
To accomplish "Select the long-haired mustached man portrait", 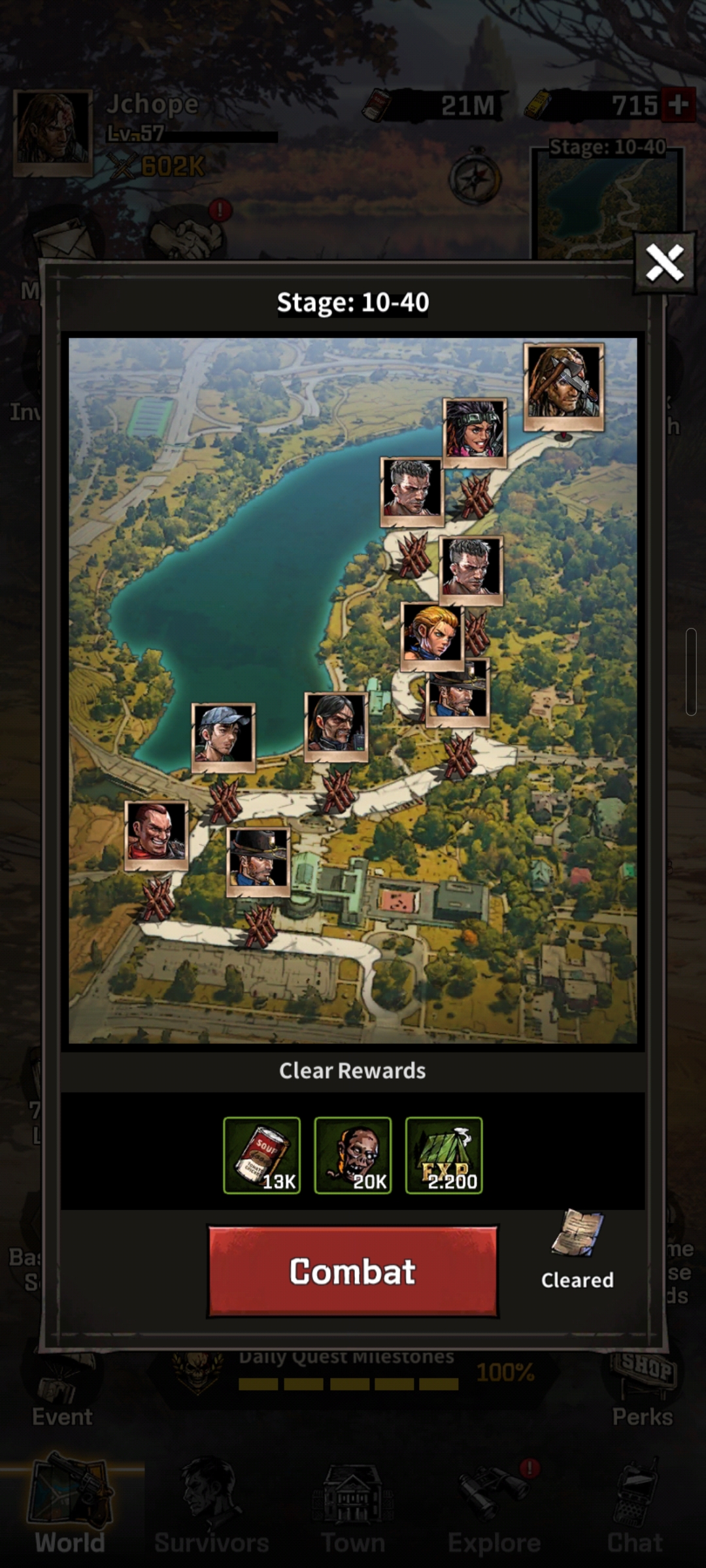I will [x=336, y=726].
